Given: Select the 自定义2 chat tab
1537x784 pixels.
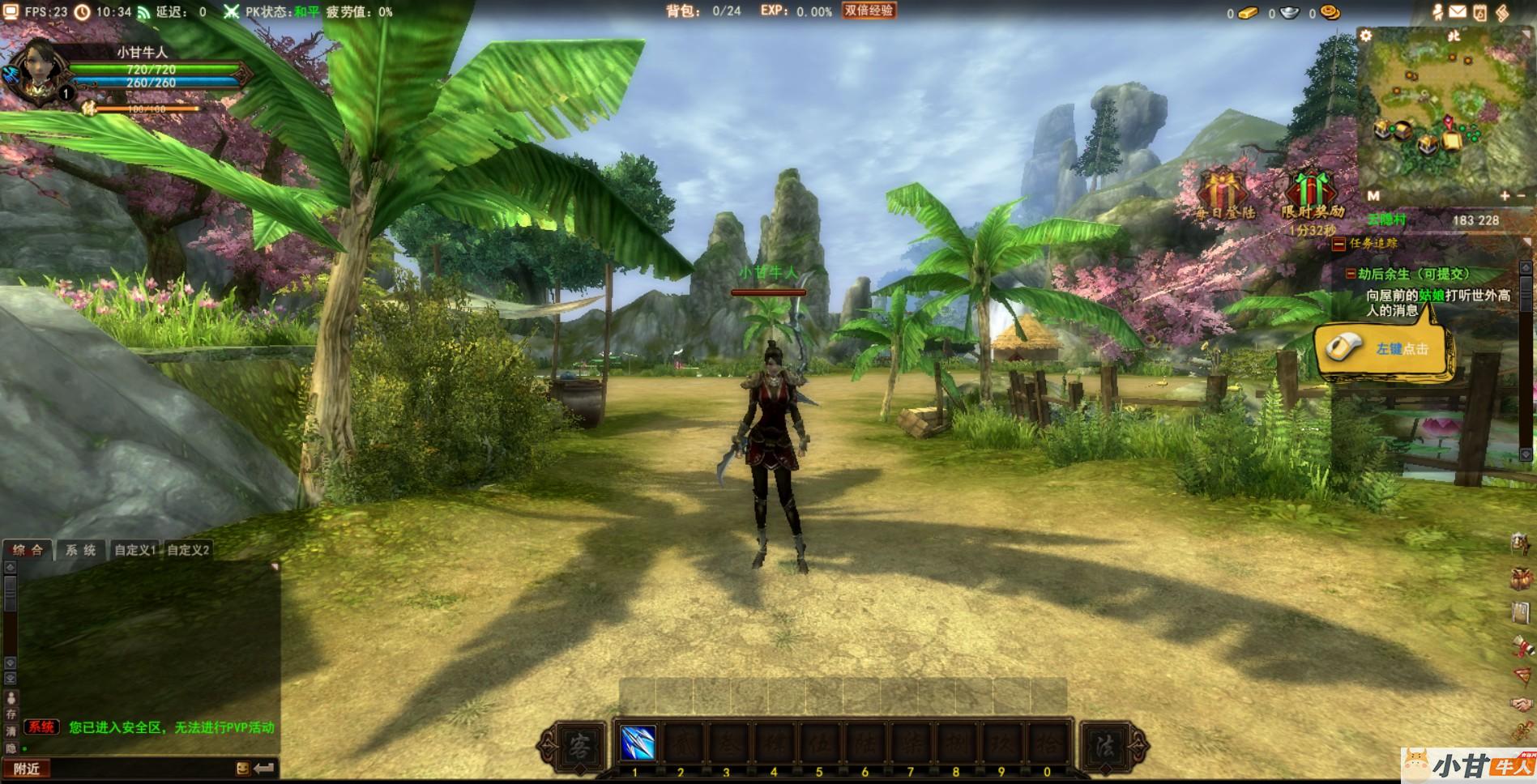Looking at the screenshot, I should point(188,550).
